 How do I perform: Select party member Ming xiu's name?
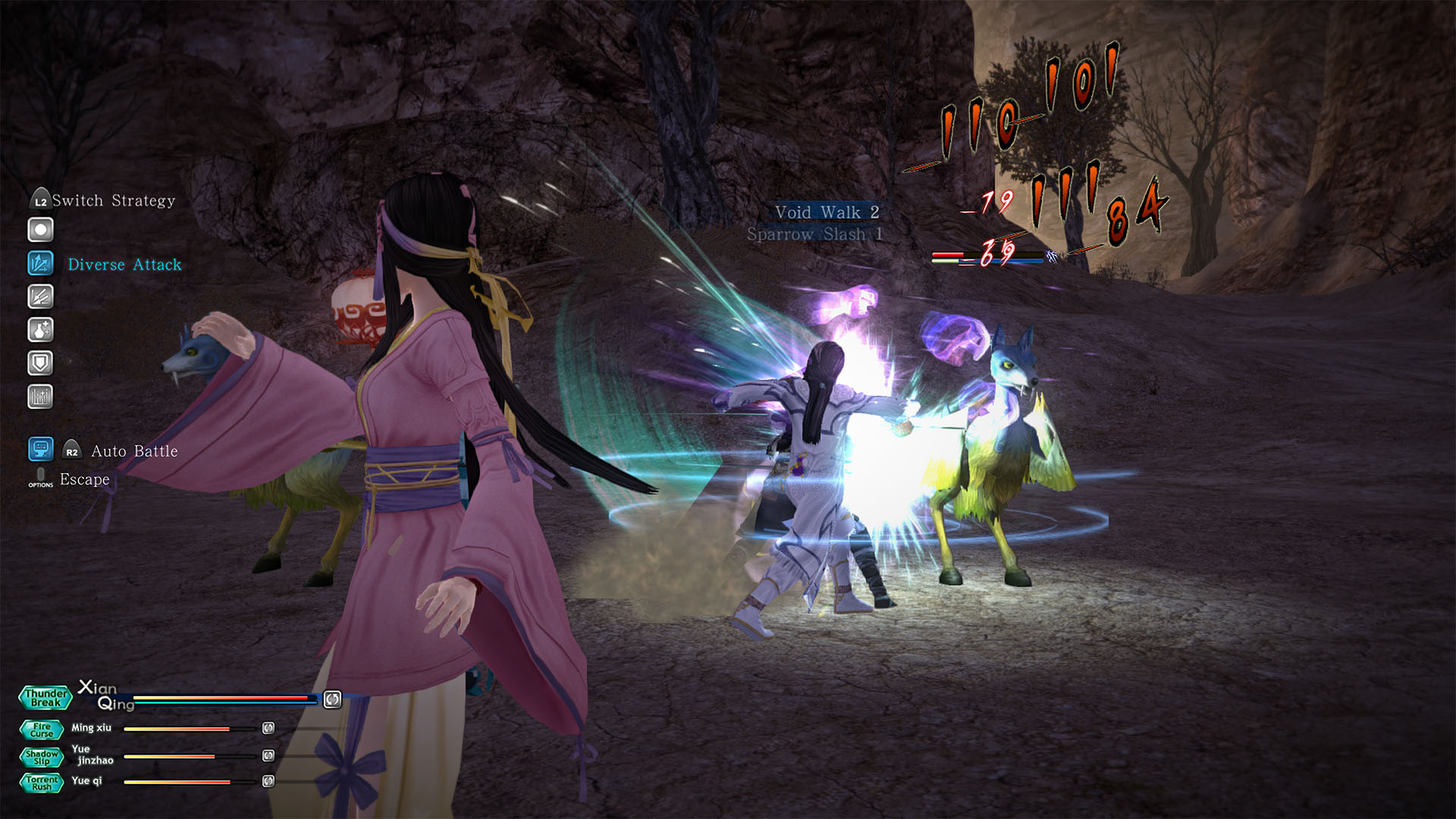click(x=91, y=728)
